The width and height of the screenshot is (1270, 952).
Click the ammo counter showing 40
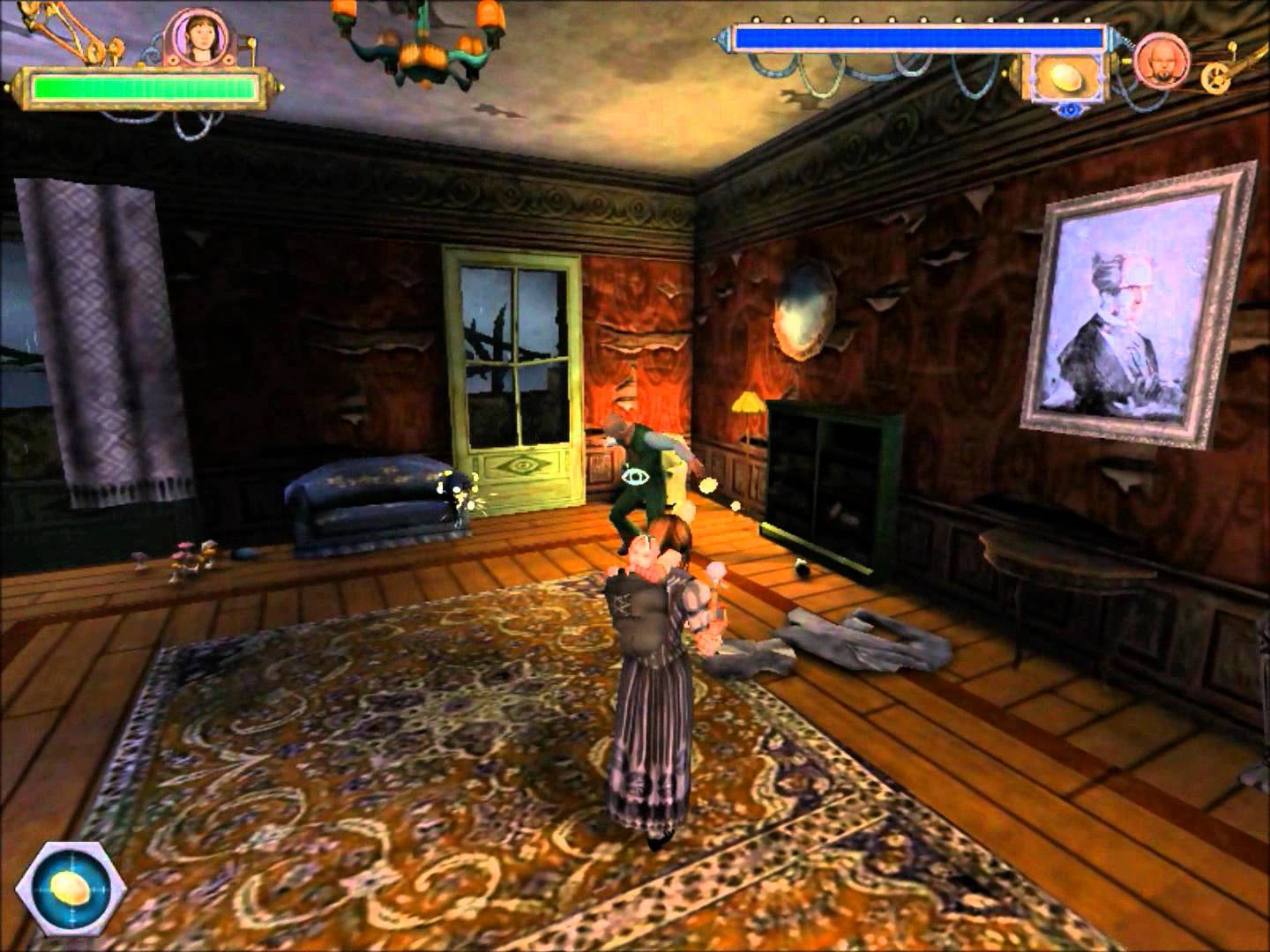pyautogui.click(x=1070, y=108)
